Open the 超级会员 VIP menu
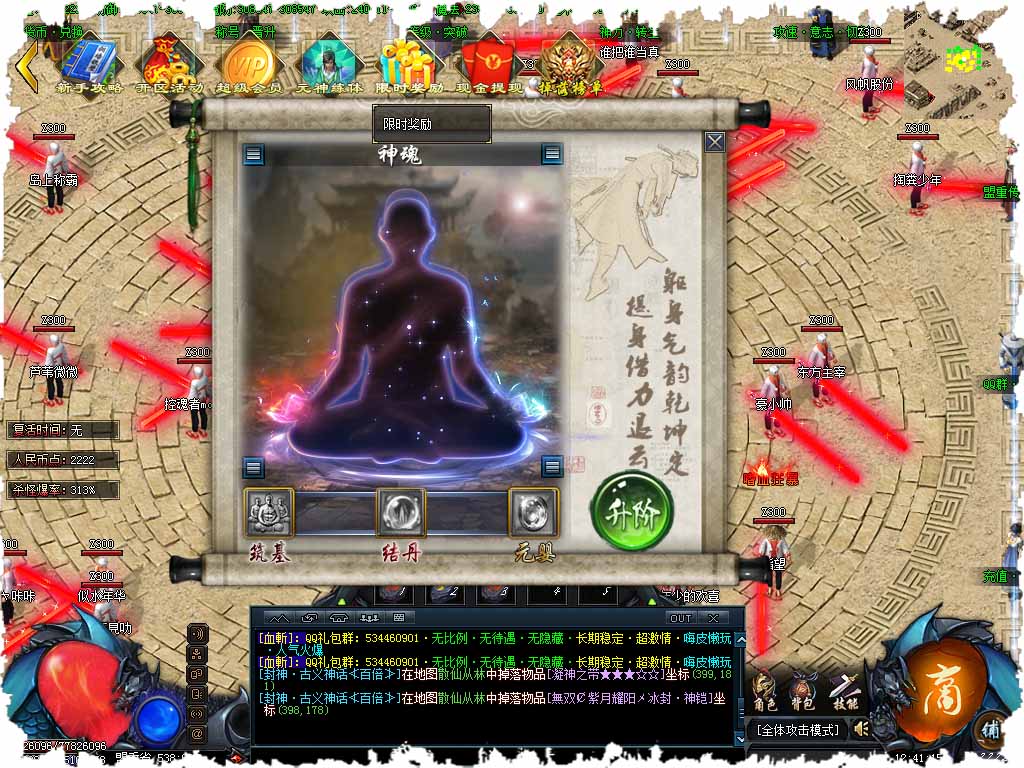The width and height of the screenshot is (1024, 768). (x=248, y=62)
